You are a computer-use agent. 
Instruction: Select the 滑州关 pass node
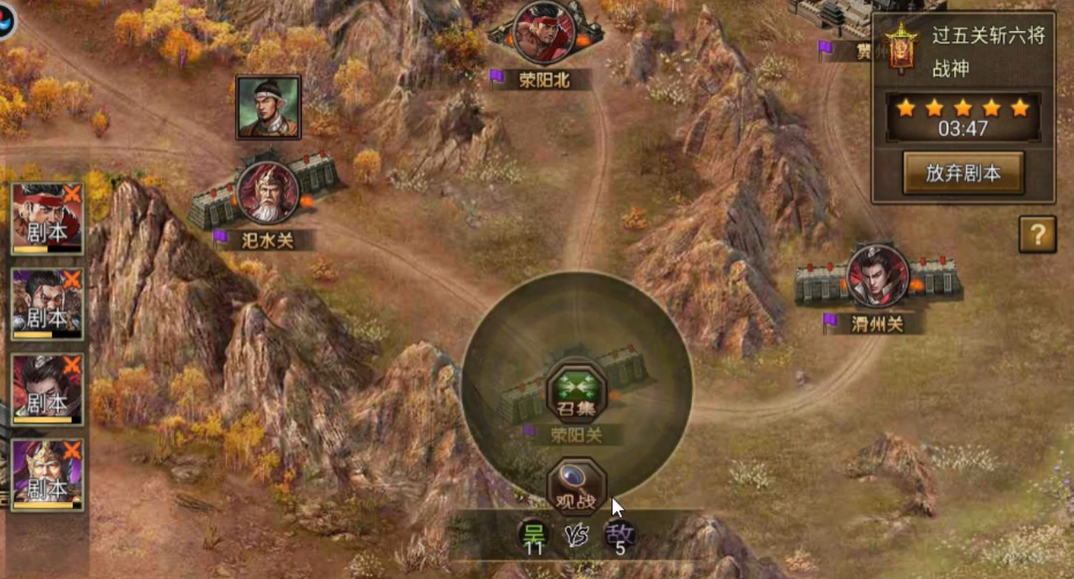[877, 276]
